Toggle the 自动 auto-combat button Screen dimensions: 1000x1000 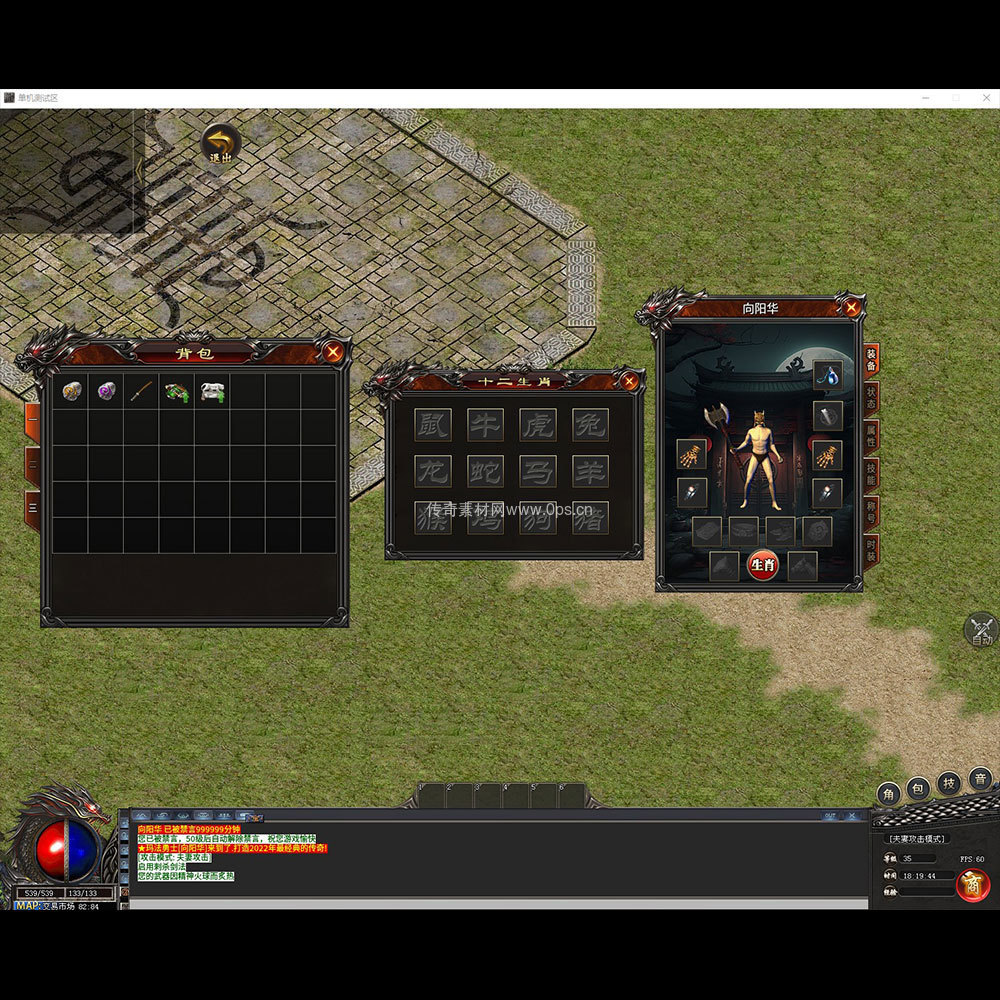tap(981, 631)
